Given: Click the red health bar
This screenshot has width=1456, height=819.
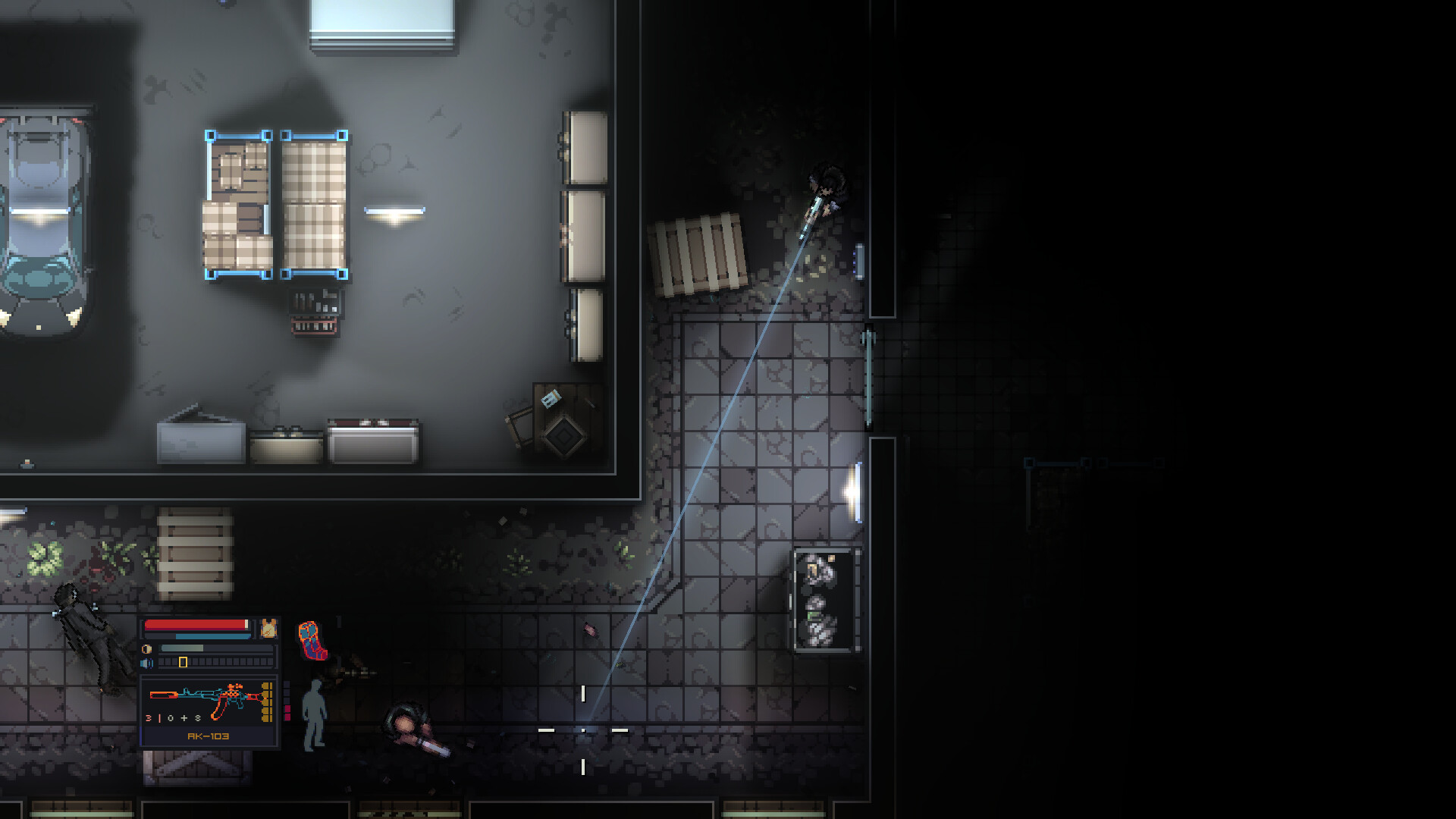Looking at the screenshot, I should click(x=194, y=626).
